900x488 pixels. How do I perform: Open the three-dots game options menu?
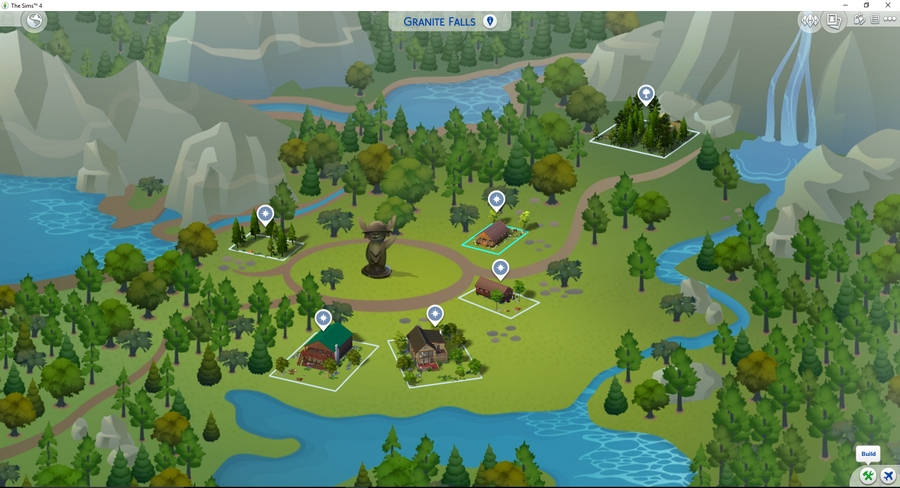point(890,19)
